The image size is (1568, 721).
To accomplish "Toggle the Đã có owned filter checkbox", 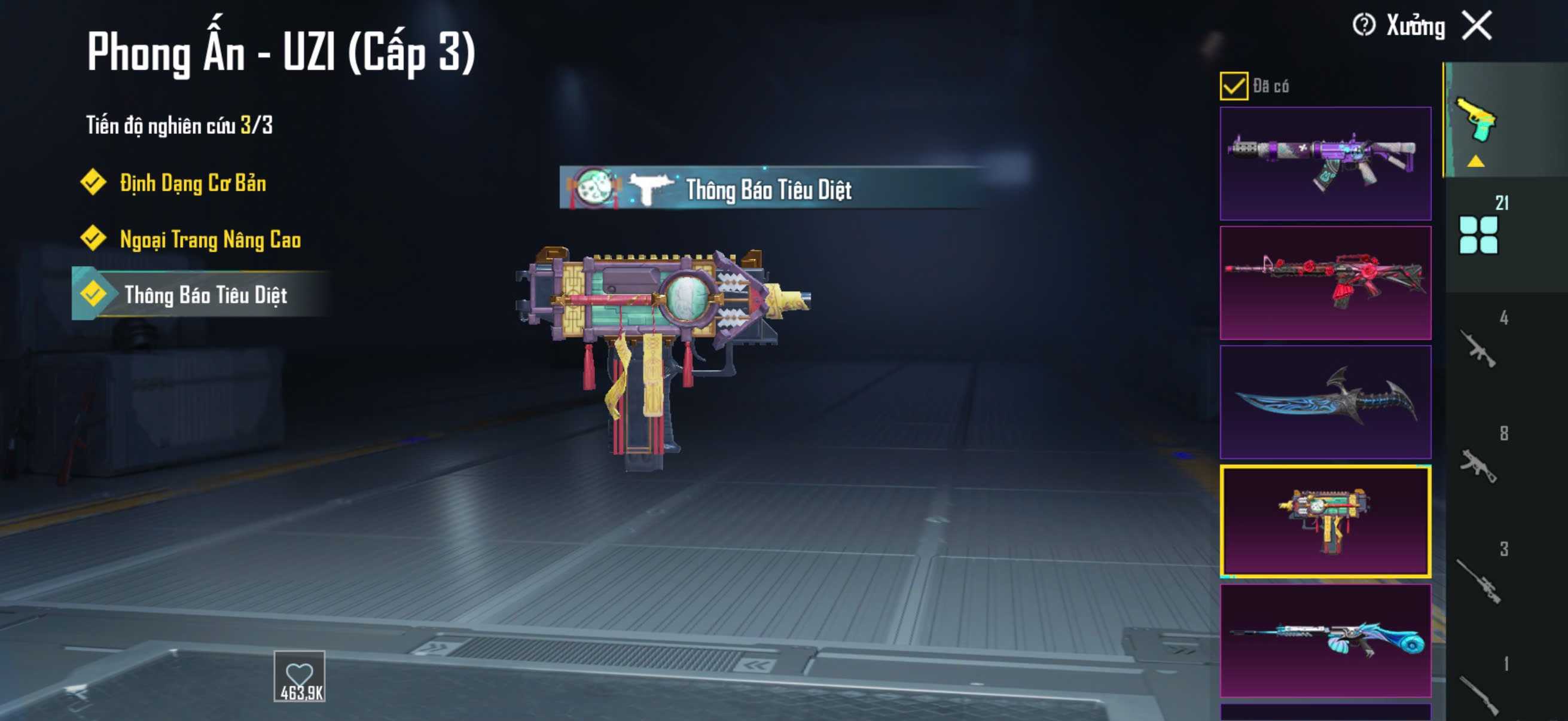I will pos(1233,85).
